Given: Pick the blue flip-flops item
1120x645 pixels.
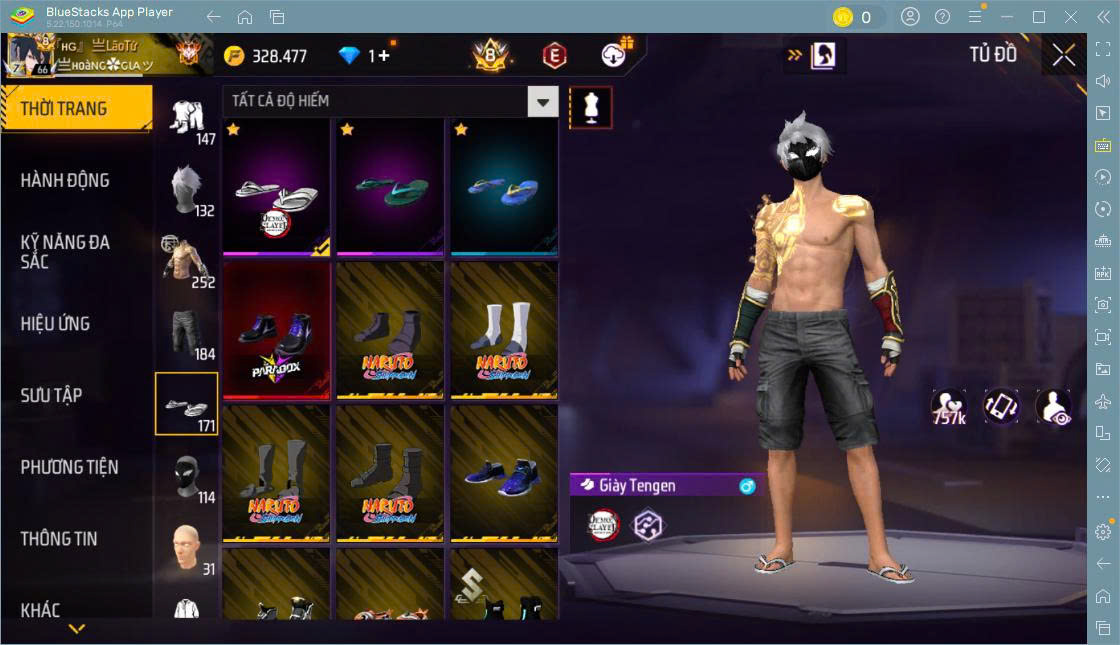Looking at the screenshot, I should (x=504, y=188).
